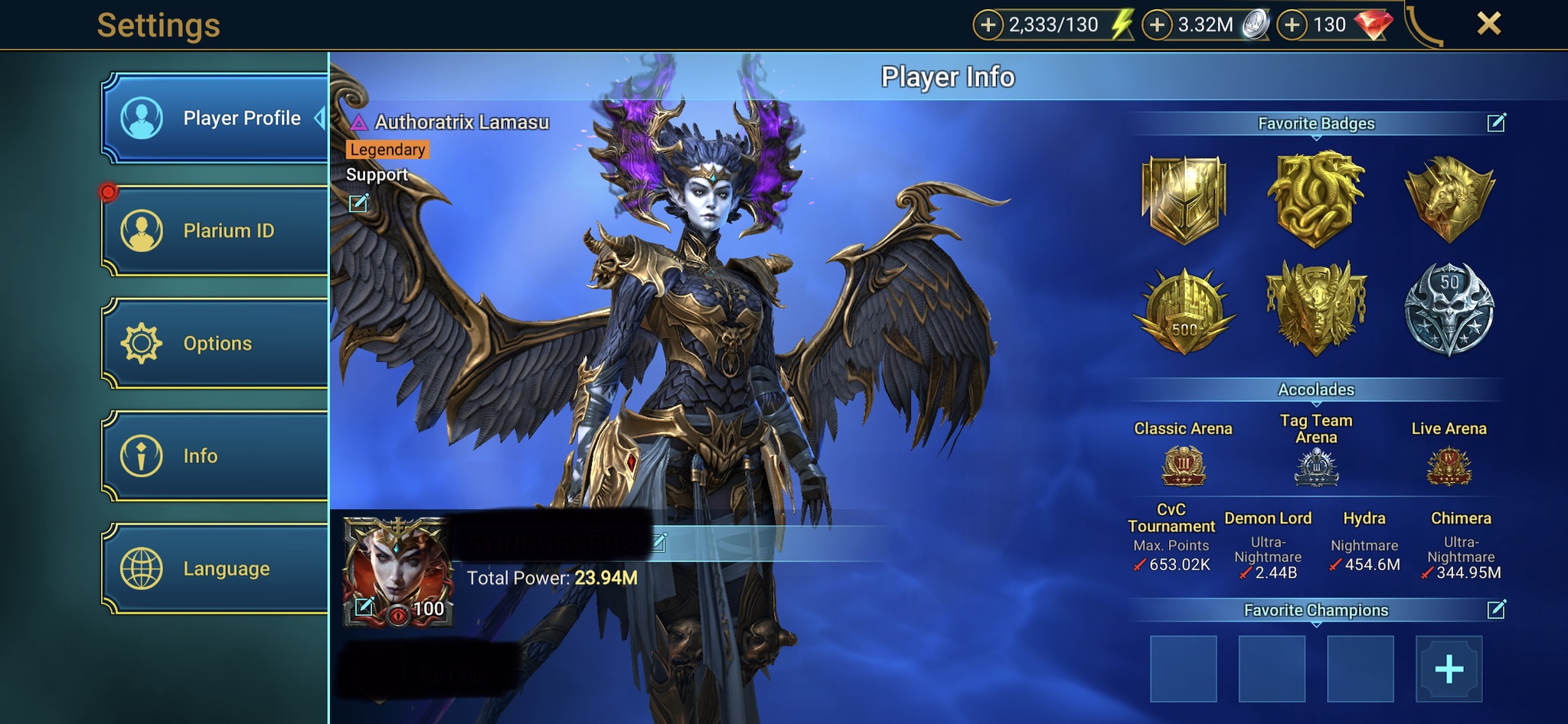The width and height of the screenshot is (1568, 724).
Task: Select the gold helmet shield badge
Action: (x=1184, y=199)
